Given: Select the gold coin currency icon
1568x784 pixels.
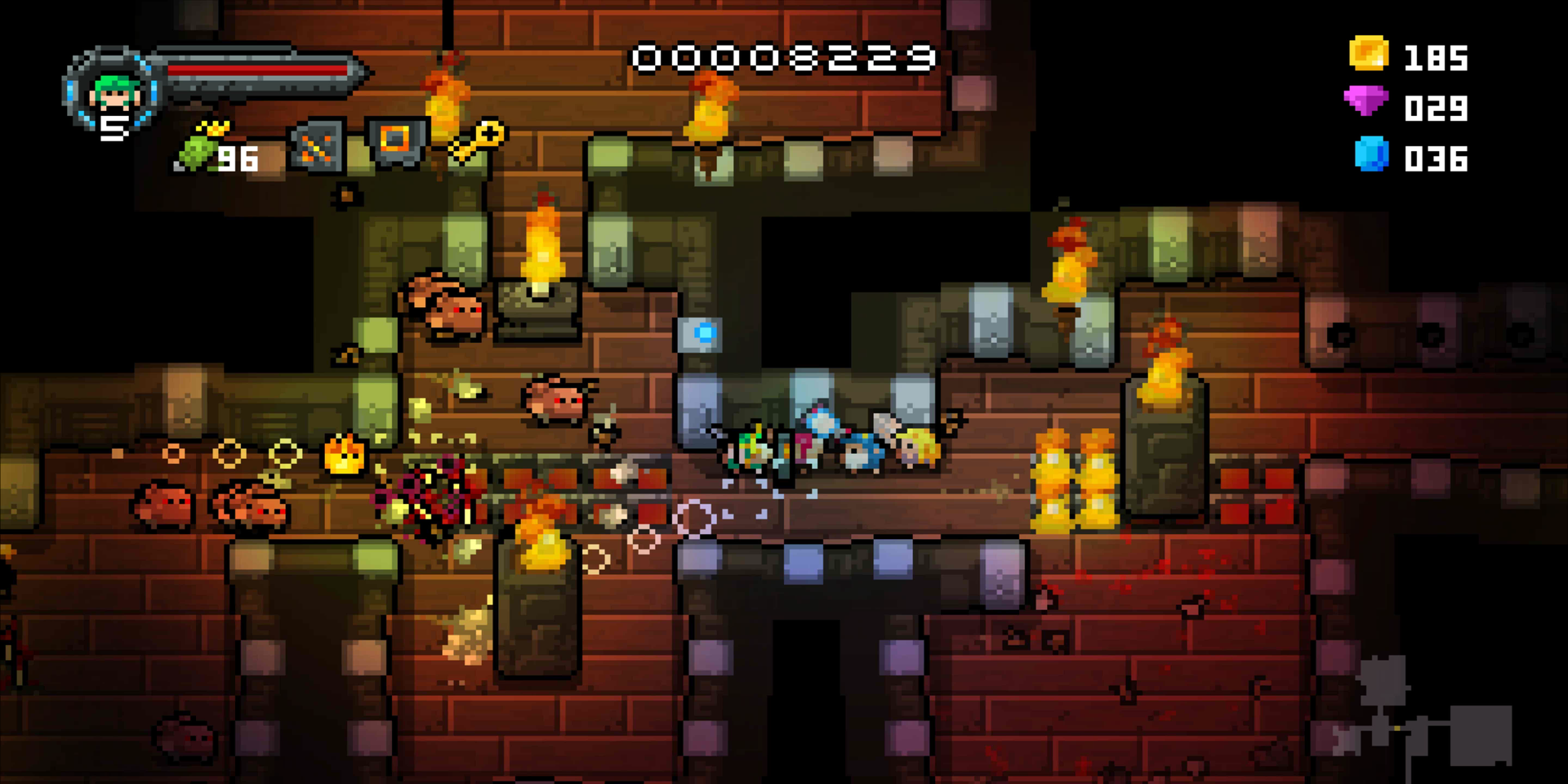Looking at the screenshot, I should (x=1368, y=57).
